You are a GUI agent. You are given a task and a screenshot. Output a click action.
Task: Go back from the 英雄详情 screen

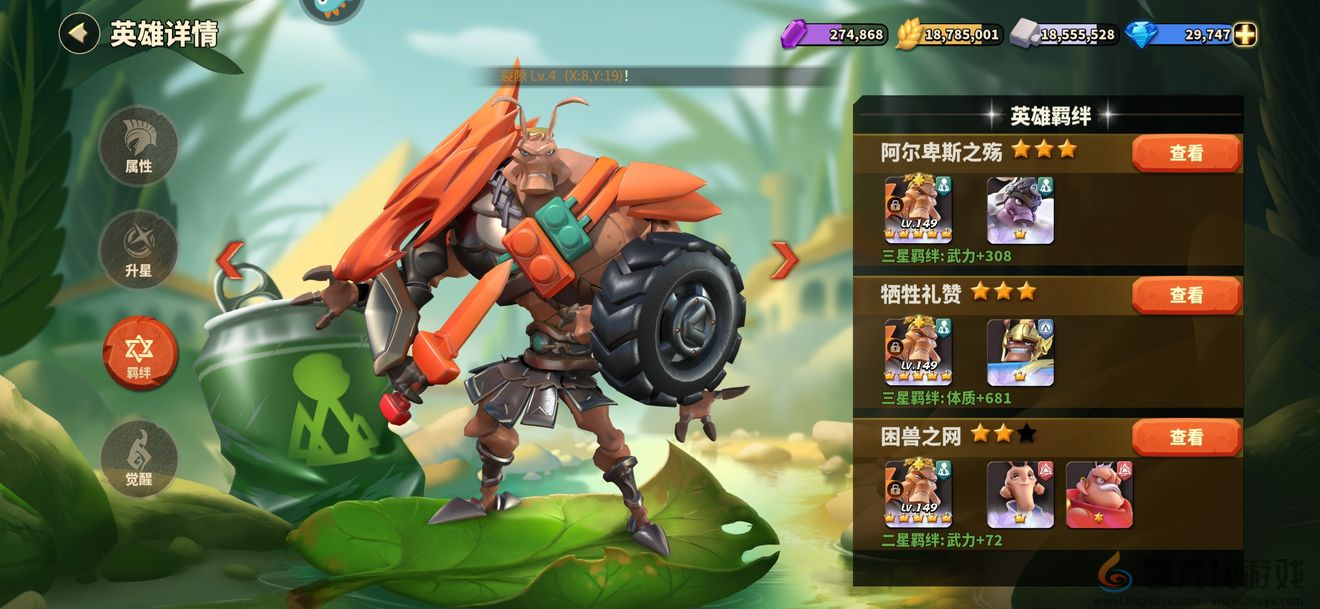(78, 33)
